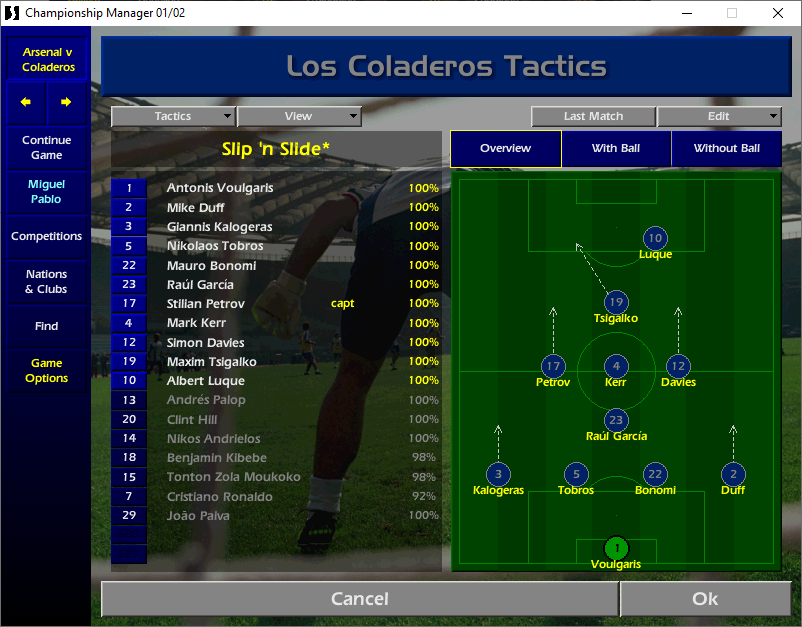802x627 pixels.
Task: Open the Edit dropdown
Action: 718,116
